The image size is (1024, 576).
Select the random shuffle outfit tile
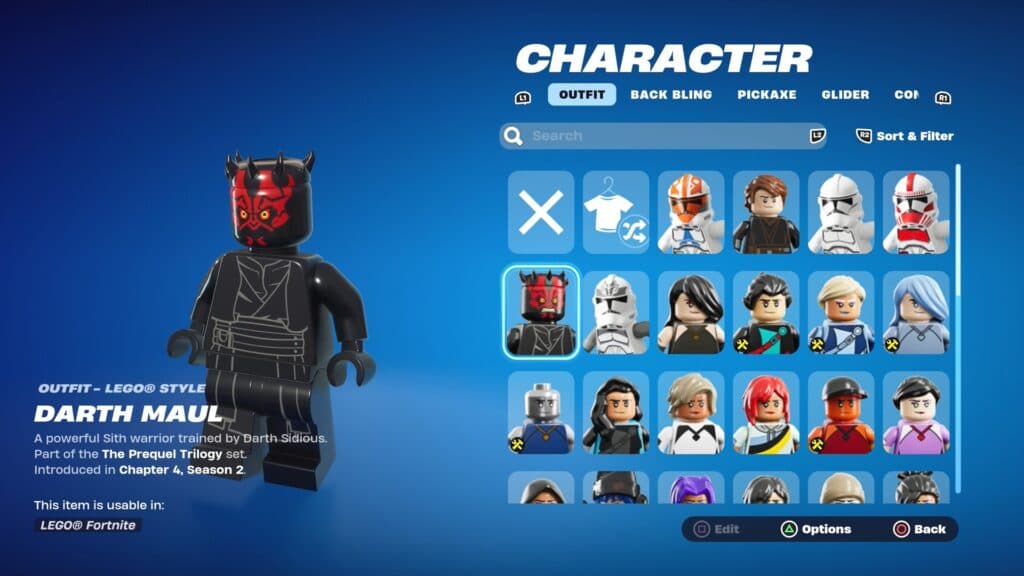pos(616,212)
